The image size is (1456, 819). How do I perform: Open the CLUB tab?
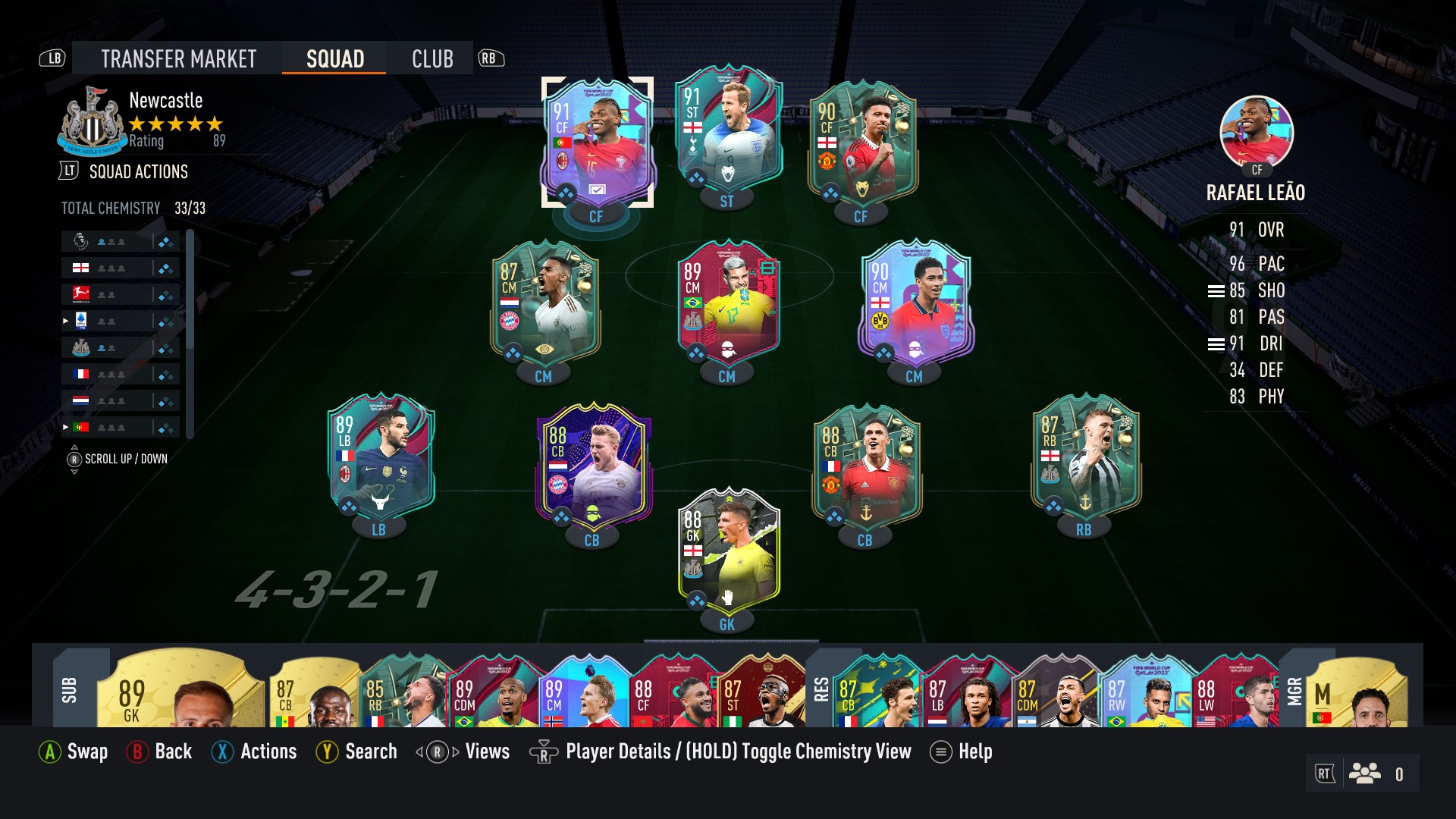tap(431, 58)
